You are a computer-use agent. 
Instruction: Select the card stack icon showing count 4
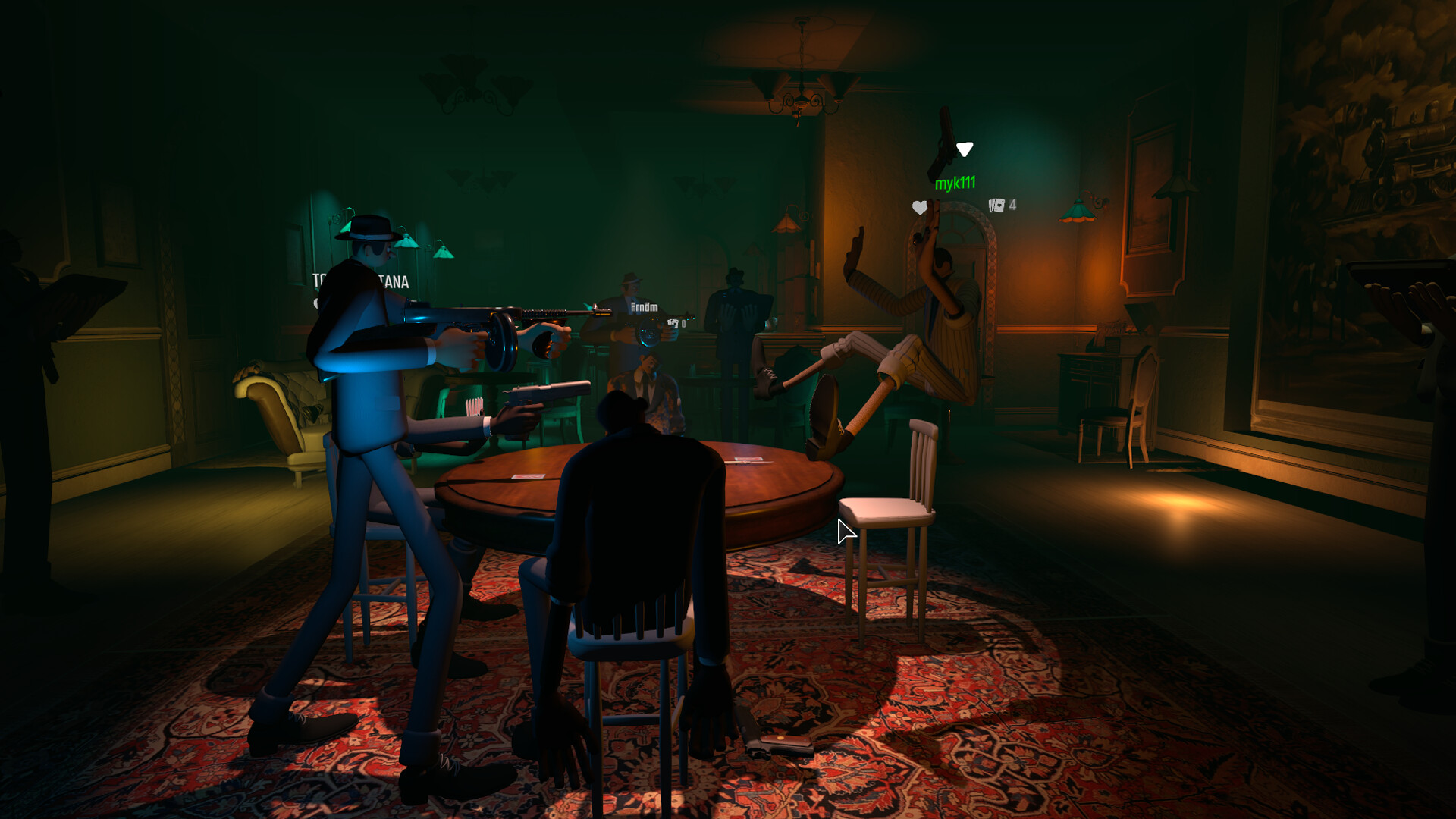click(x=997, y=206)
